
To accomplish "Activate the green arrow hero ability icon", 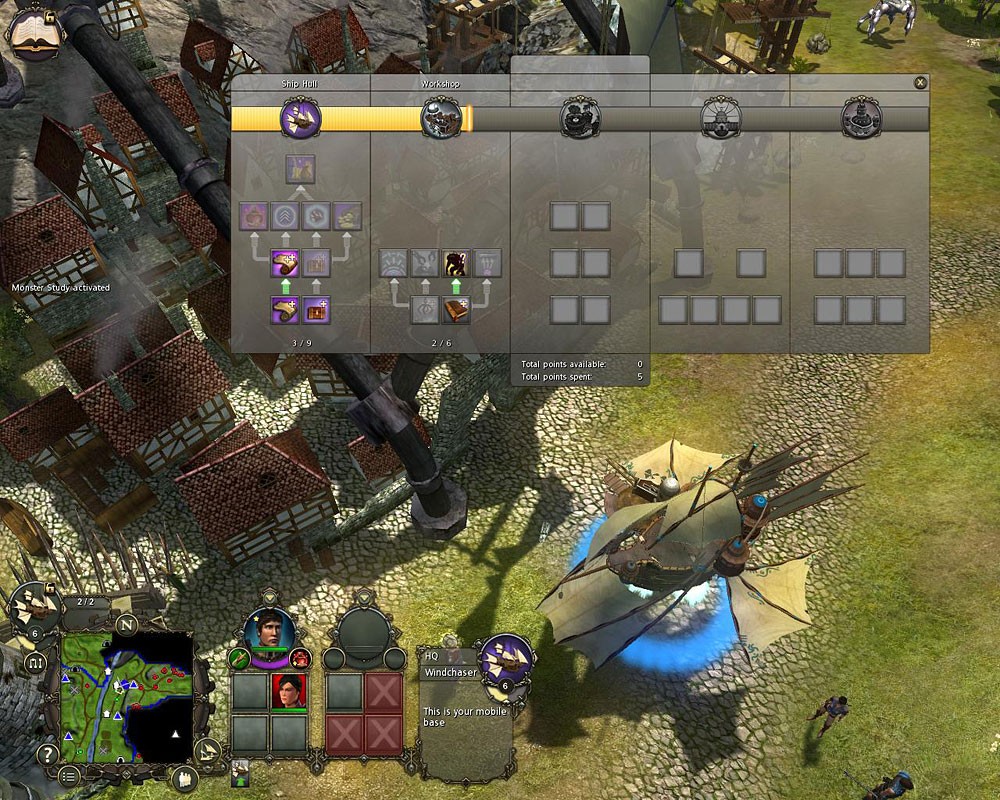I will click(239, 658).
